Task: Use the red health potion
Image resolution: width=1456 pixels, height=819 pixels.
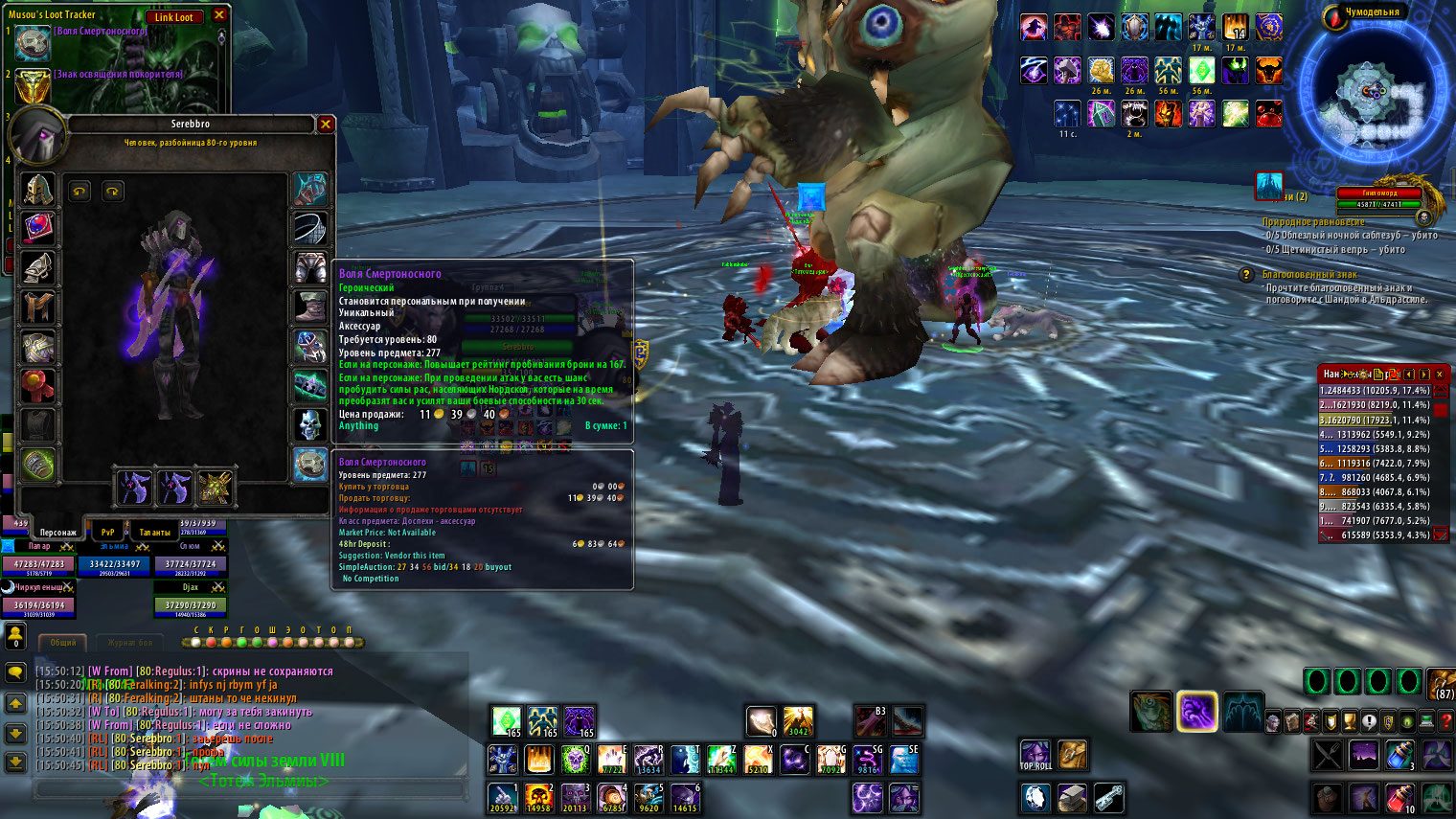Action: tap(1399, 797)
